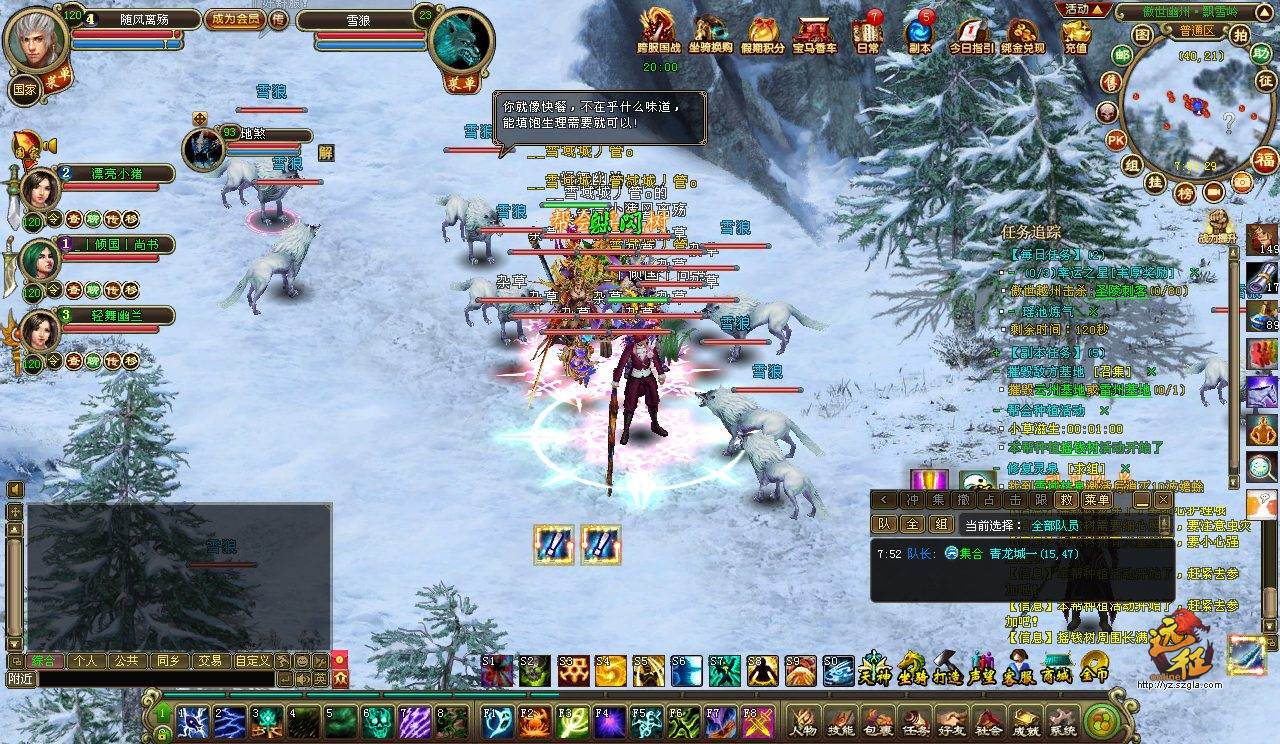Close the team command panel

[x=1163, y=500]
